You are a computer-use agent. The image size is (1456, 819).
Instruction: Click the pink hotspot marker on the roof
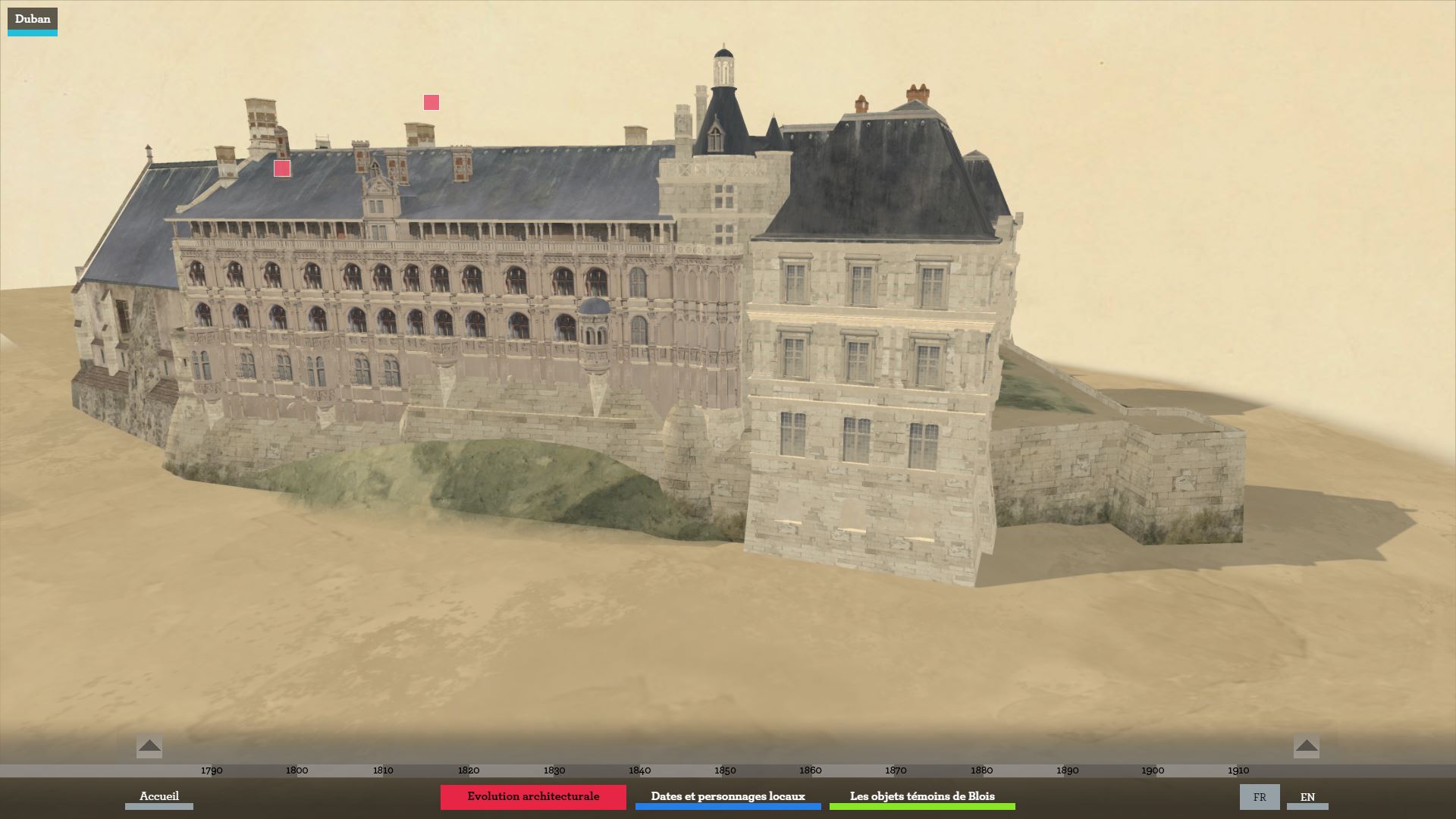282,168
